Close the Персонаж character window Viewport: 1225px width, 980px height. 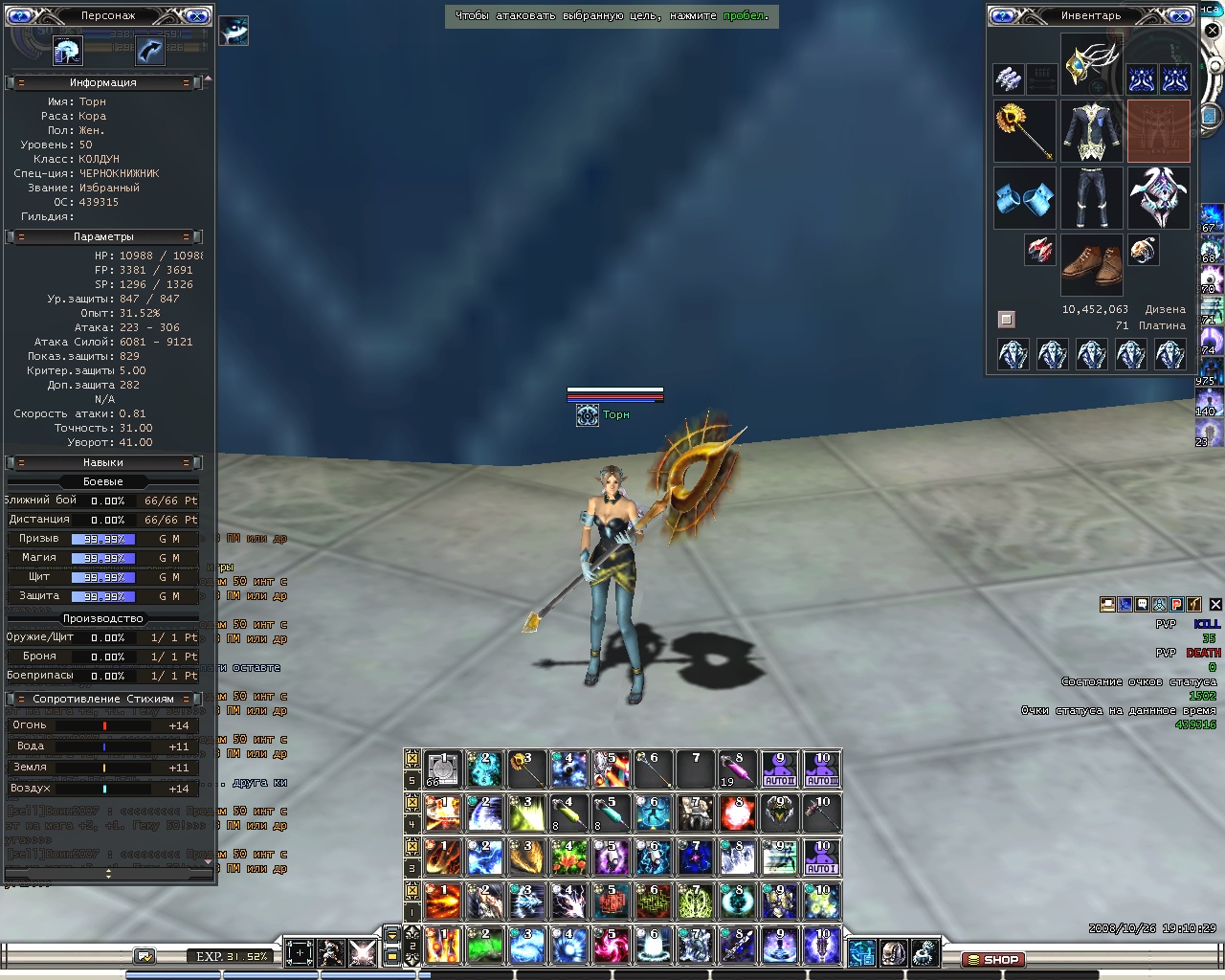point(196,15)
